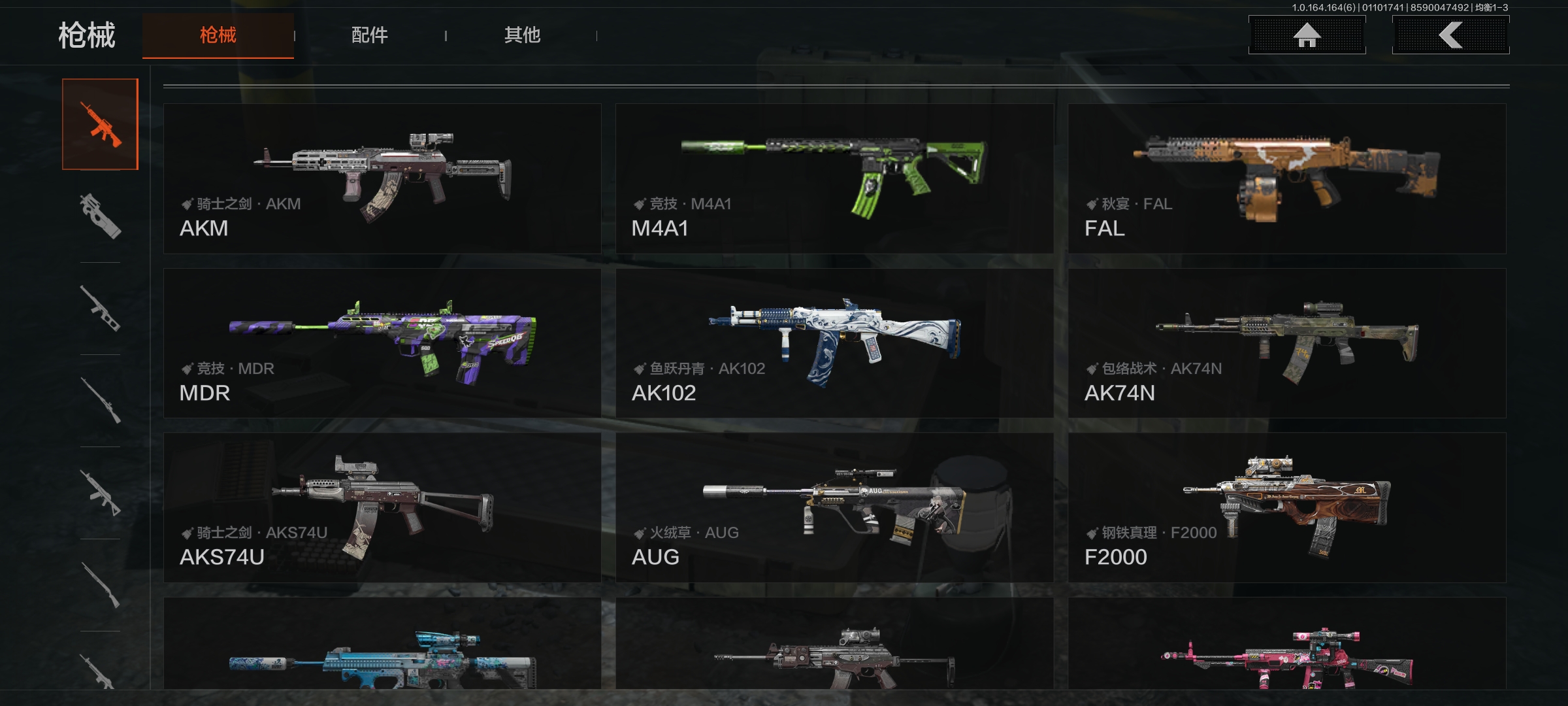Go to the home screen
The width and height of the screenshot is (1568, 706).
(1307, 35)
